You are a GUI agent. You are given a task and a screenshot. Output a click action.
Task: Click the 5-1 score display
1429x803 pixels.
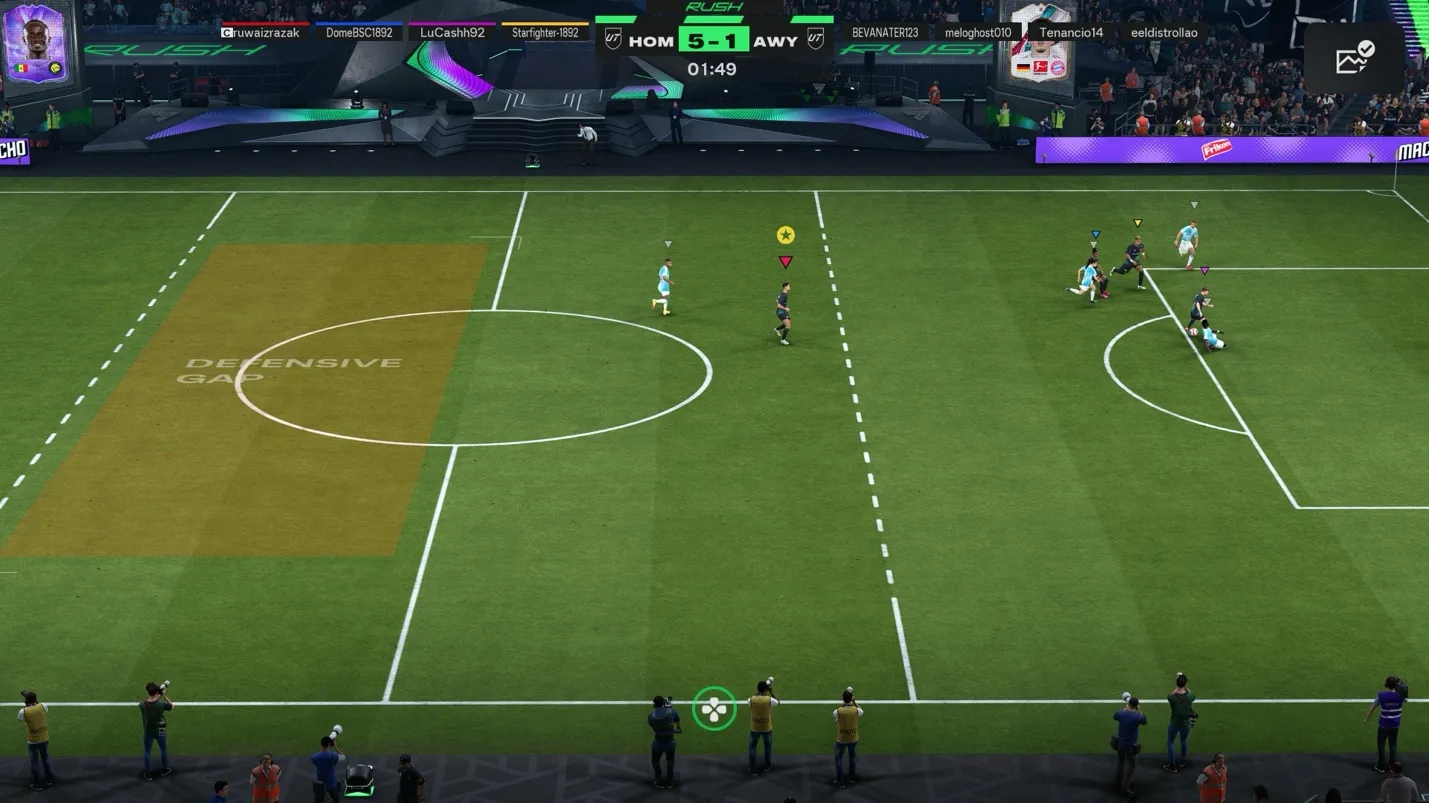tap(714, 40)
